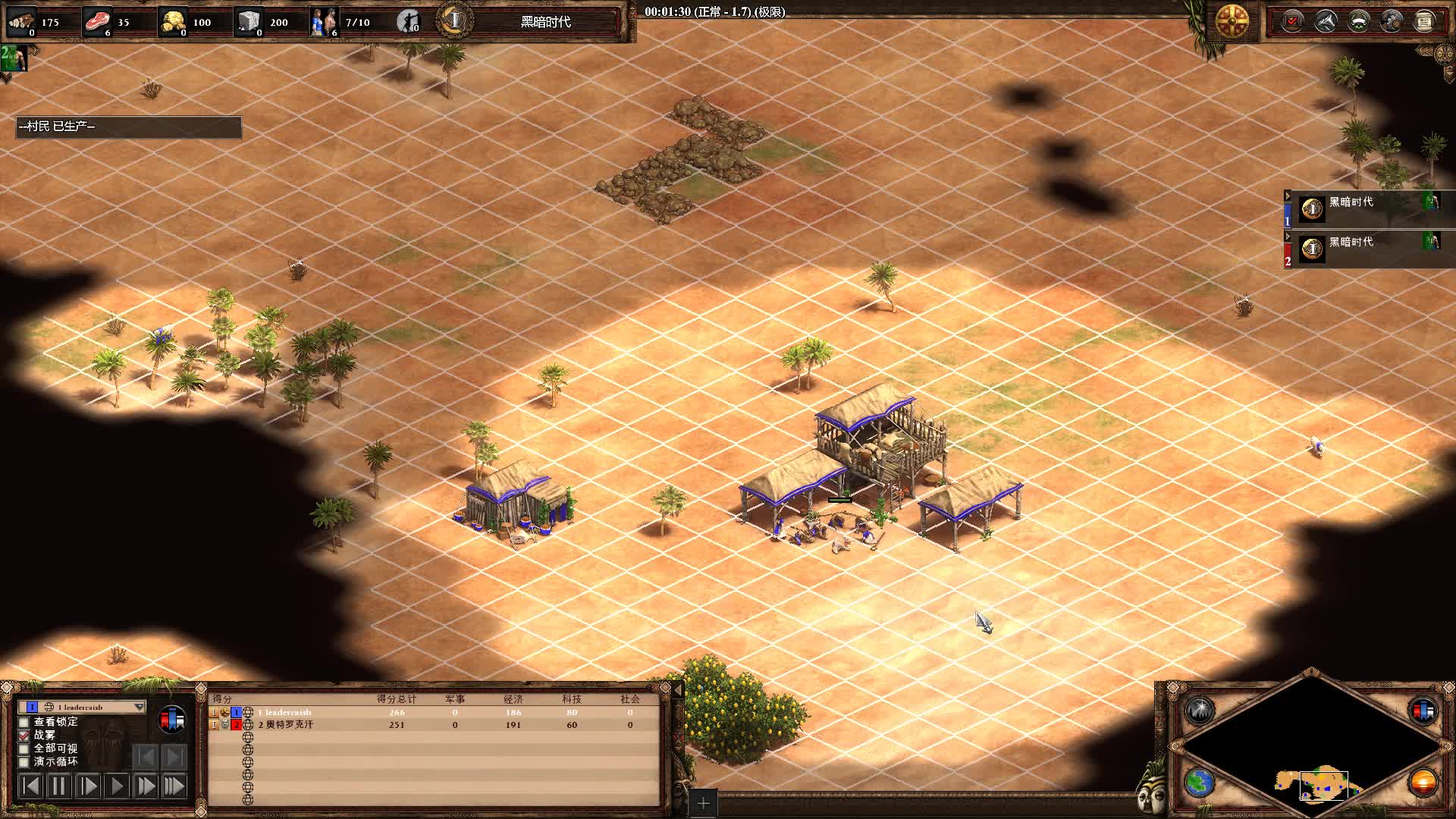Viewport: 1456px width, 819px height.
Task: Rewind the replay to the start
Action: 30,786
